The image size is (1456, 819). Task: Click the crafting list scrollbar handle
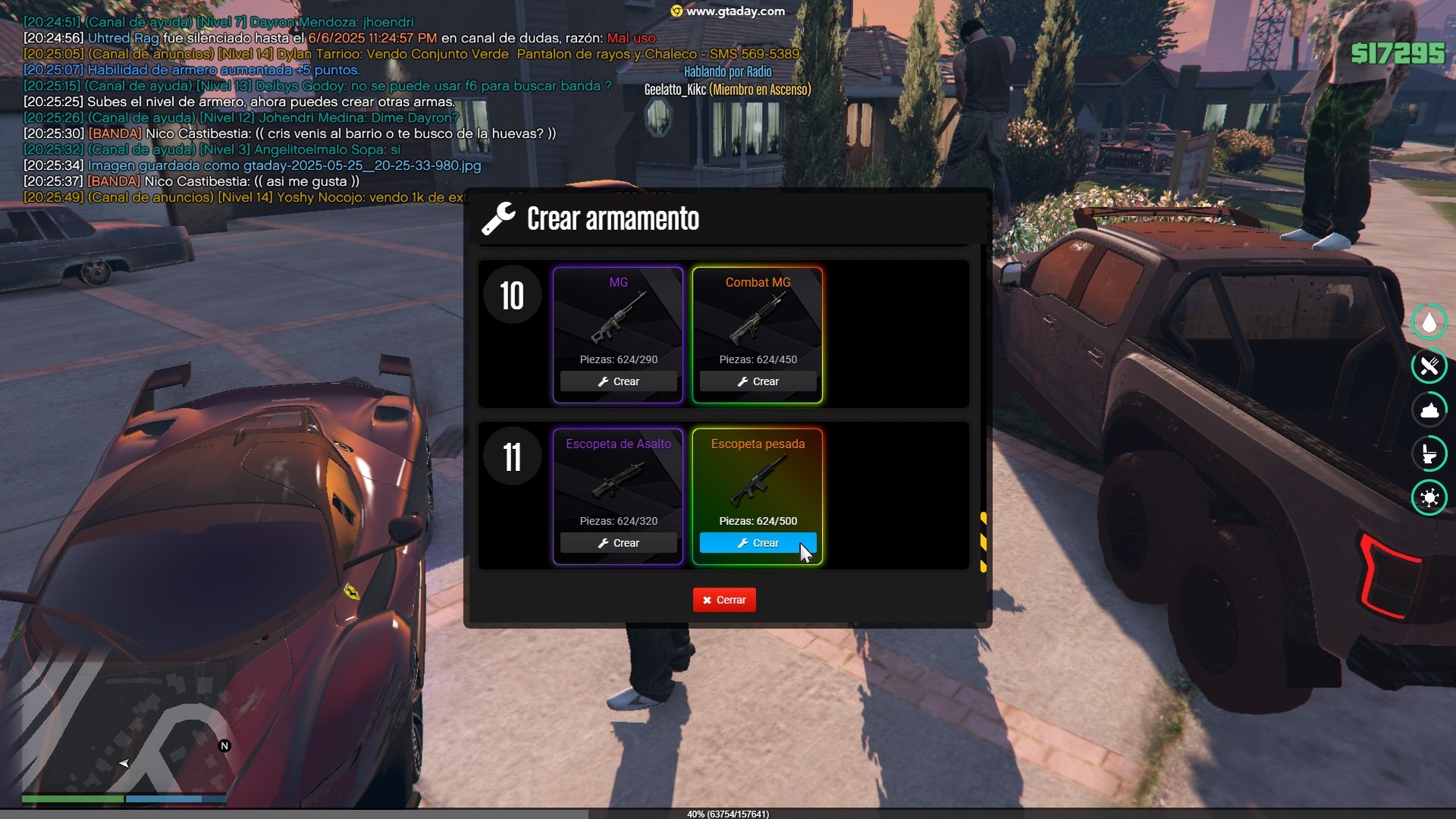[x=984, y=541]
